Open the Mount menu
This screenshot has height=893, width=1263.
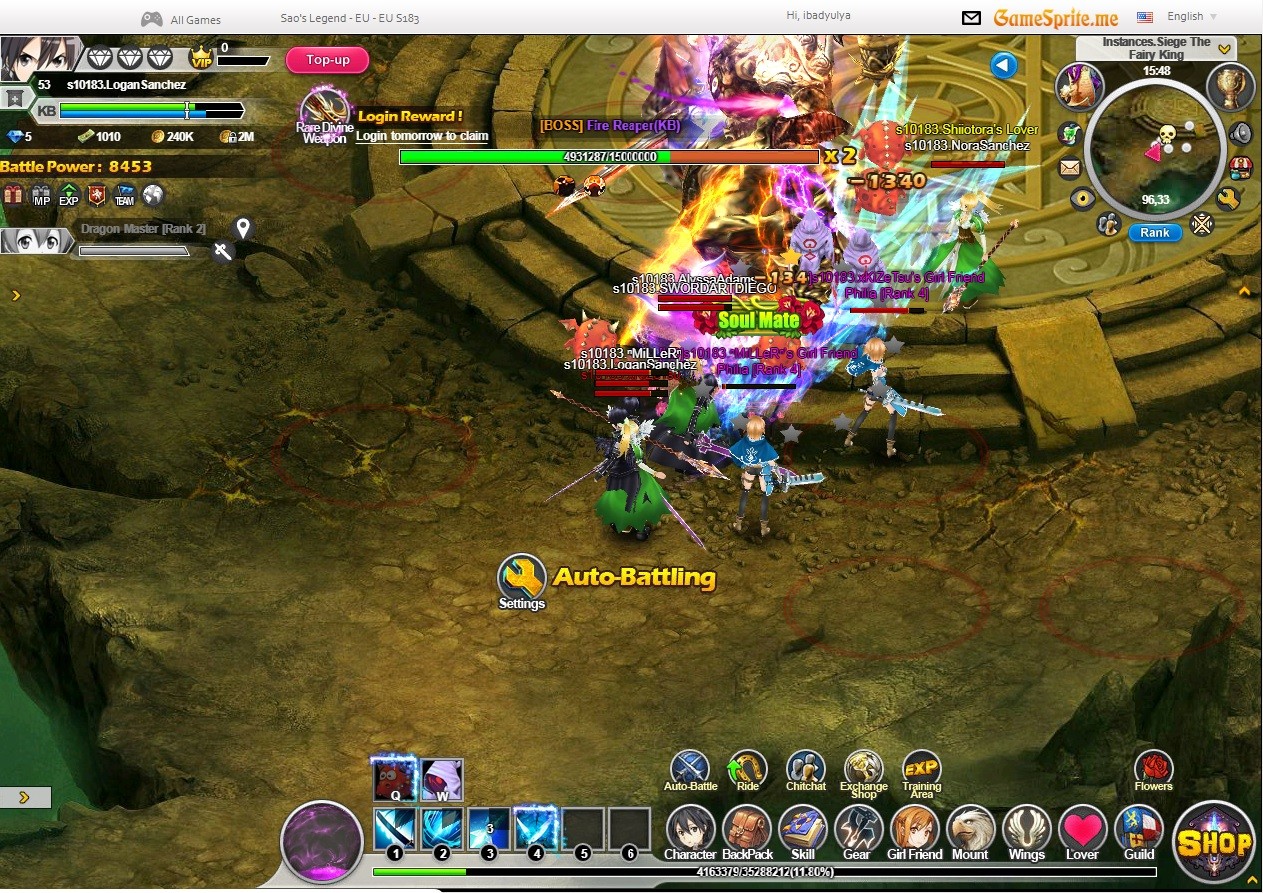point(970,830)
